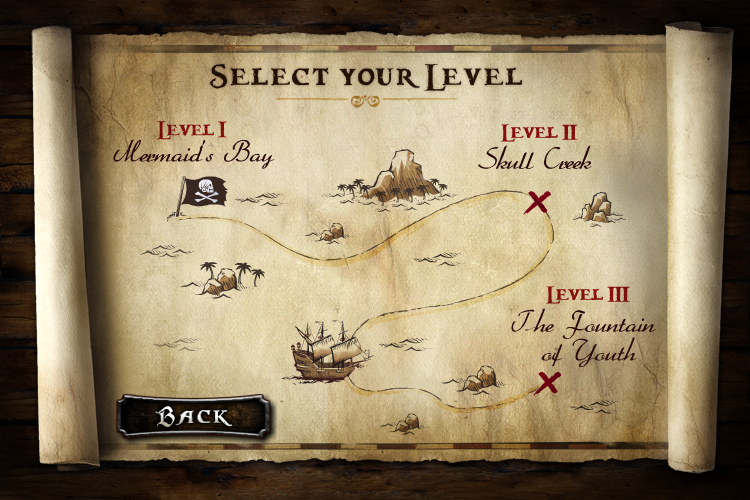
Task: Select the Level I Mermaid's Bay label
Action: pos(193,144)
